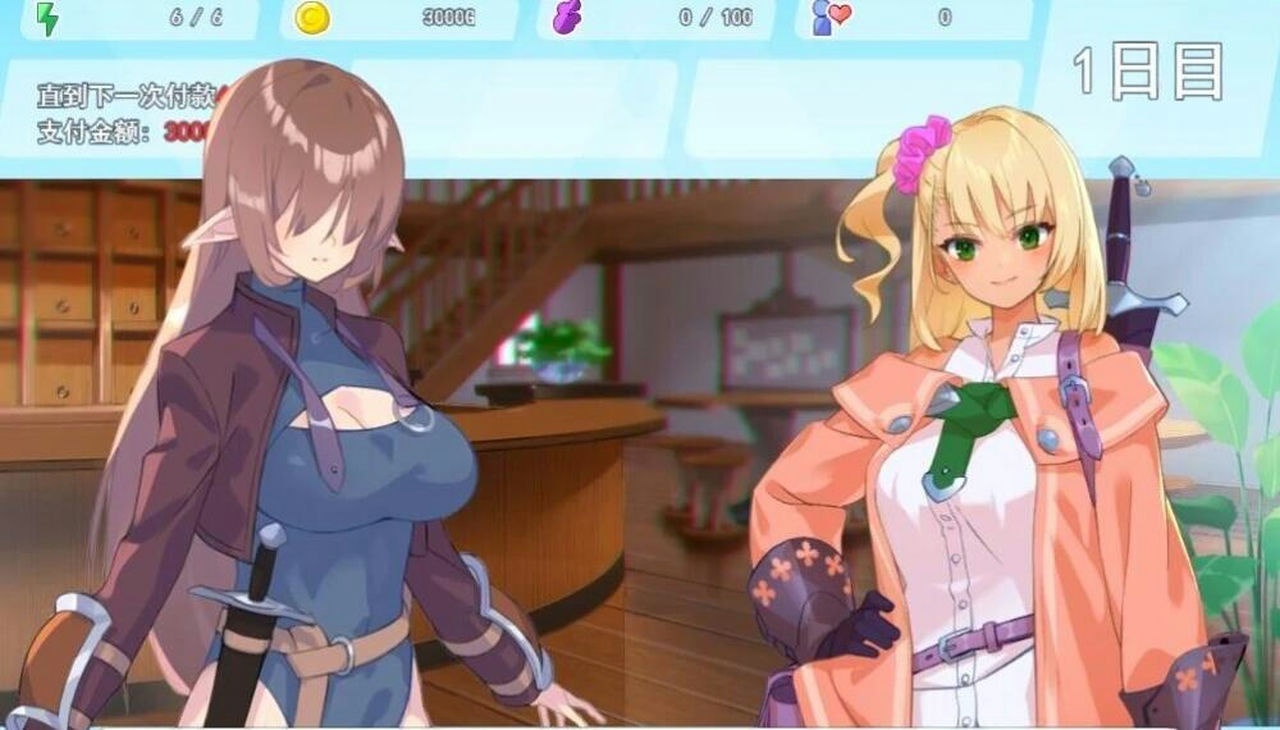Click the 1日目 day indicator

(x=1148, y=70)
